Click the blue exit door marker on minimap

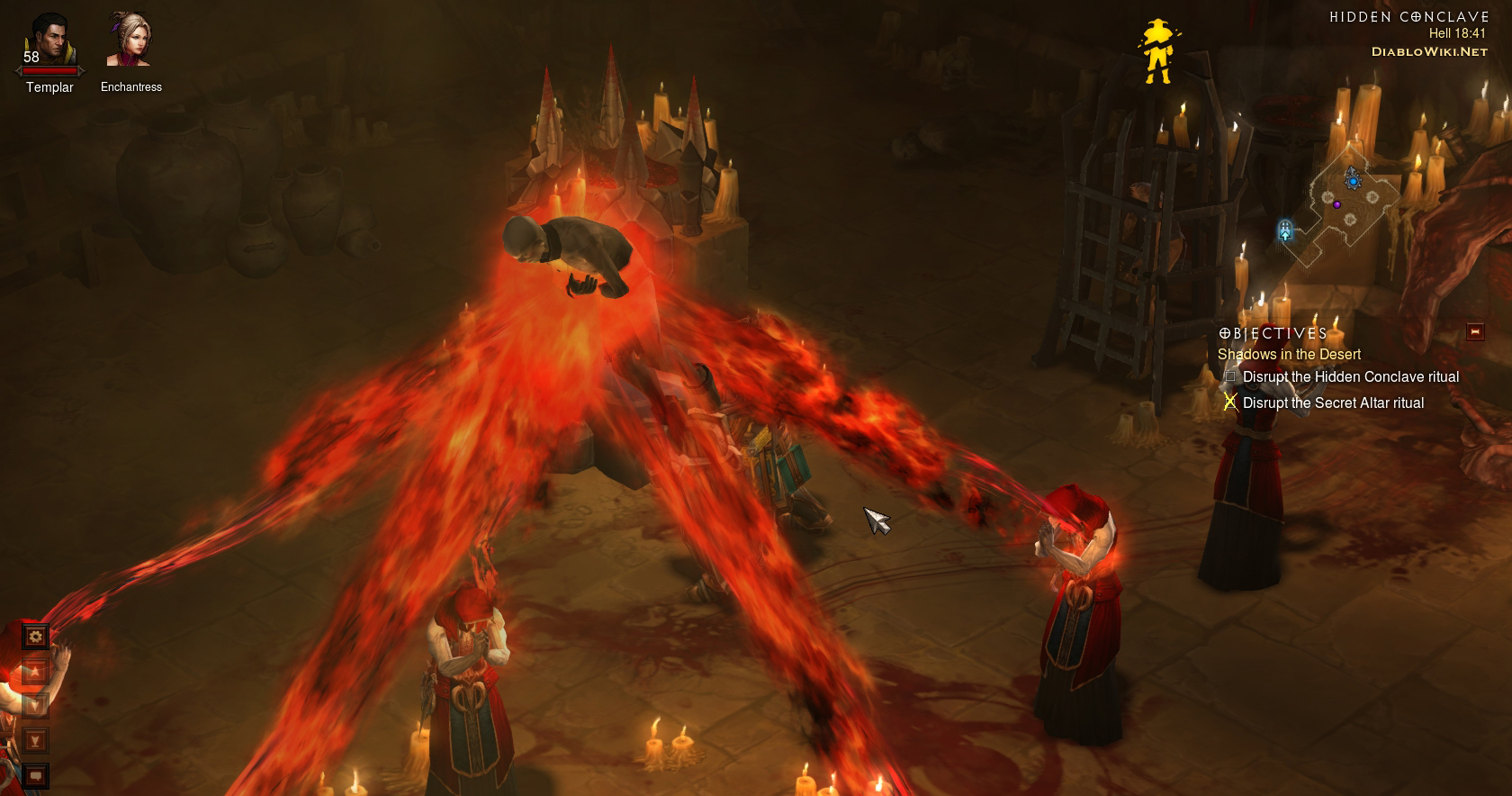[x=1285, y=231]
